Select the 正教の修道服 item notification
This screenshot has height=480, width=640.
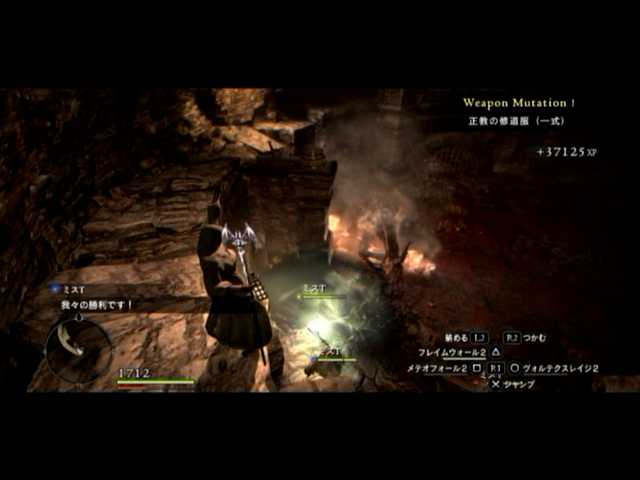tap(516, 121)
